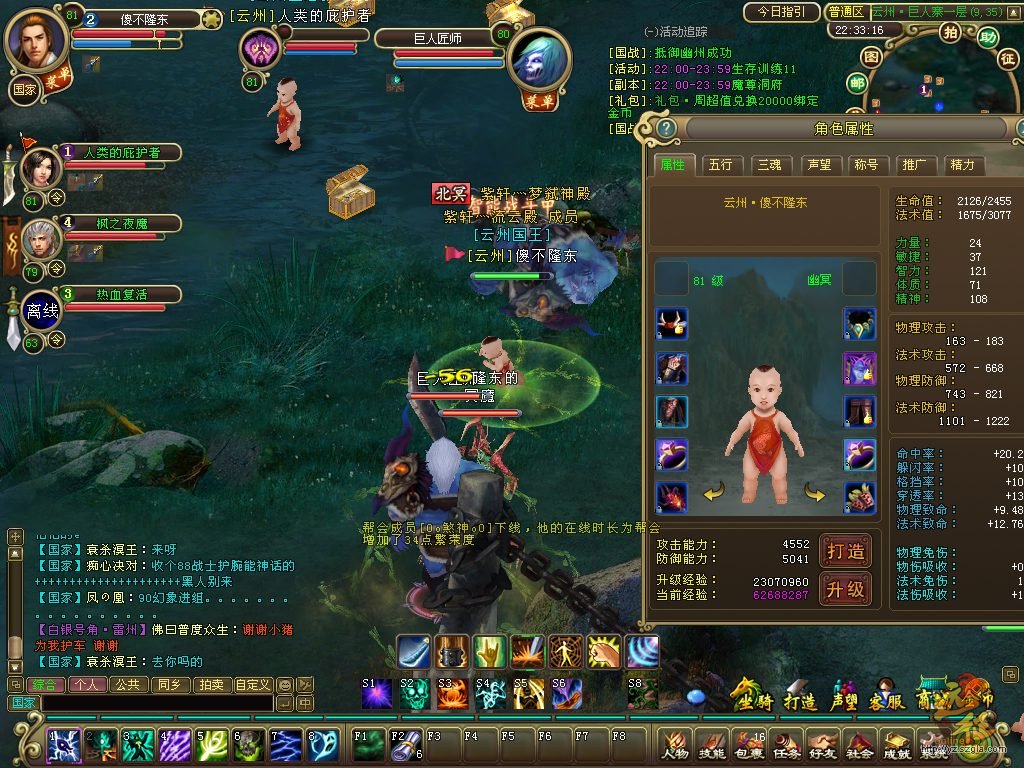Select the 精力 tab
Viewport: 1024px width, 768px height.
(x=962, y=165)
